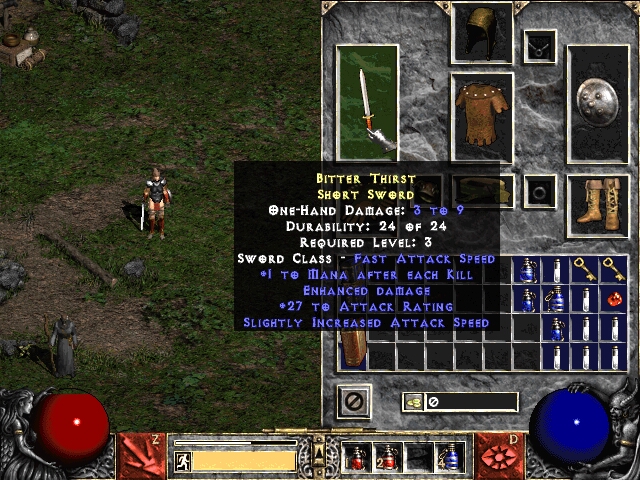
Task: Select the equipped helmet slot
Action: coord(482,33)
